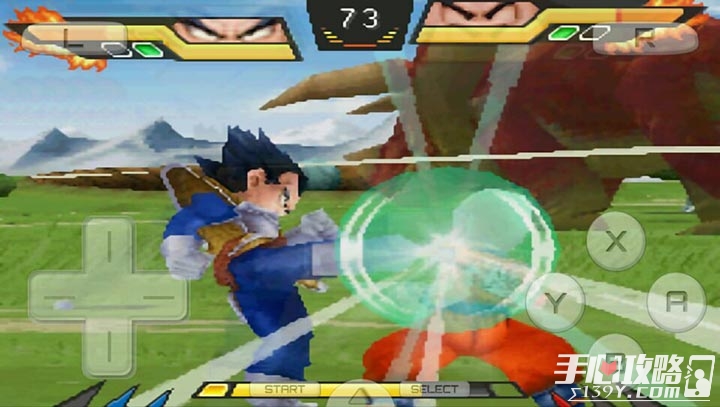
Task: Tap the D-pad right arrow
Action: pyautogui.click(x=157, y=299)
